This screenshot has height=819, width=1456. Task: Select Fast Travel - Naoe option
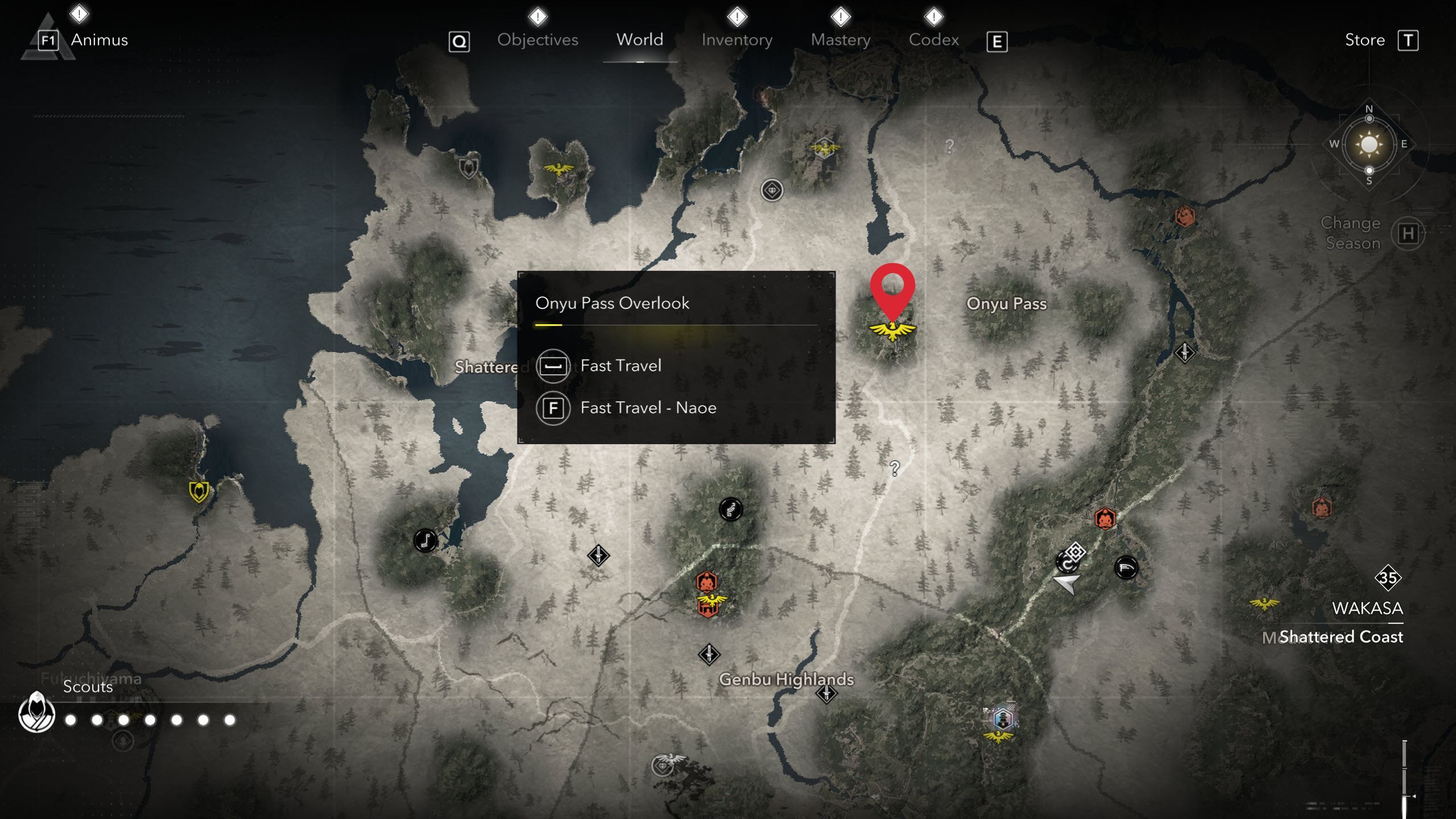pos(648,408)
